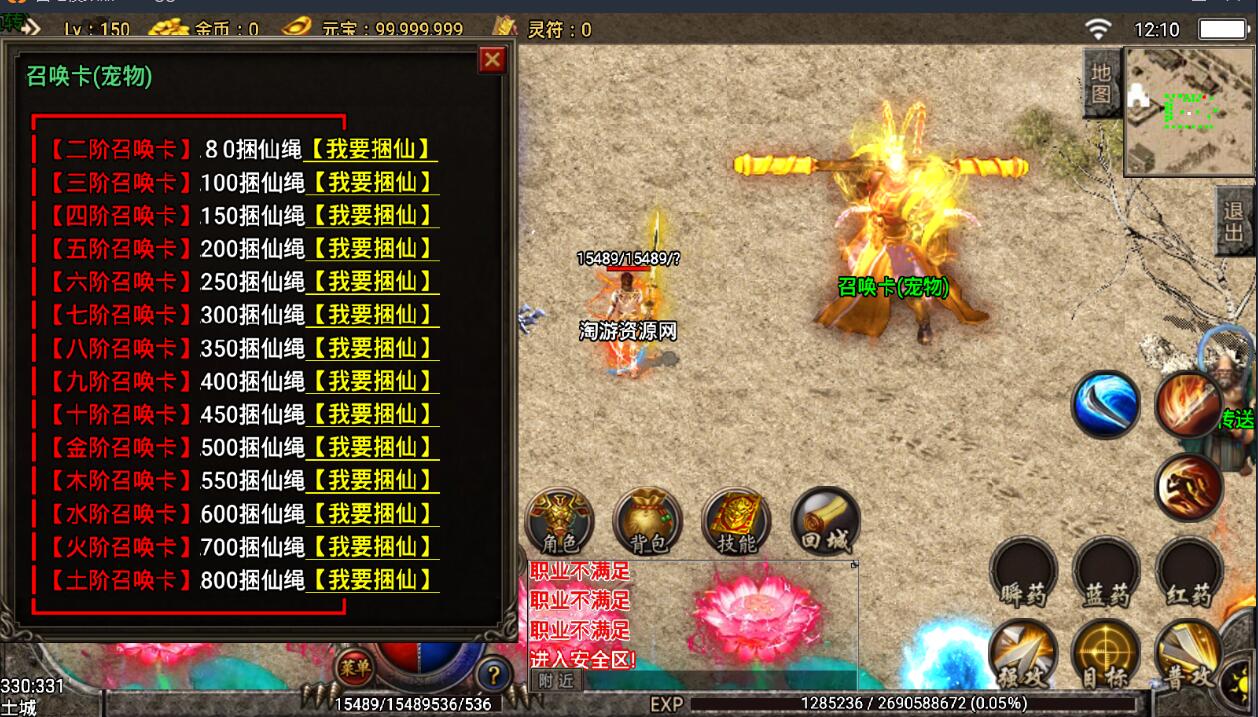
Task: Activate the blue crescent slash skill
Action: tap(1105, 405)
